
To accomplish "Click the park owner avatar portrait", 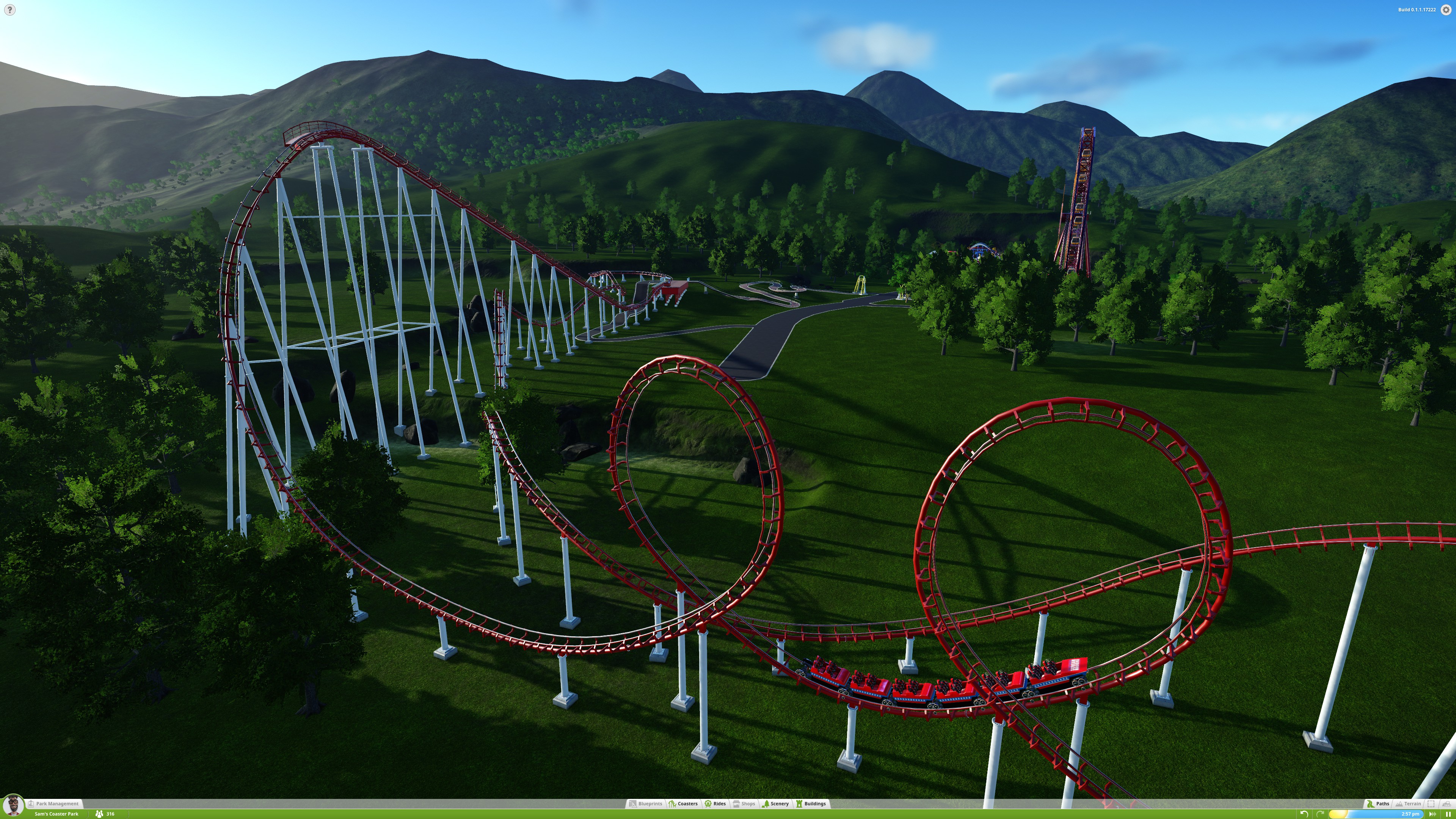I will (x=13, y=805).
